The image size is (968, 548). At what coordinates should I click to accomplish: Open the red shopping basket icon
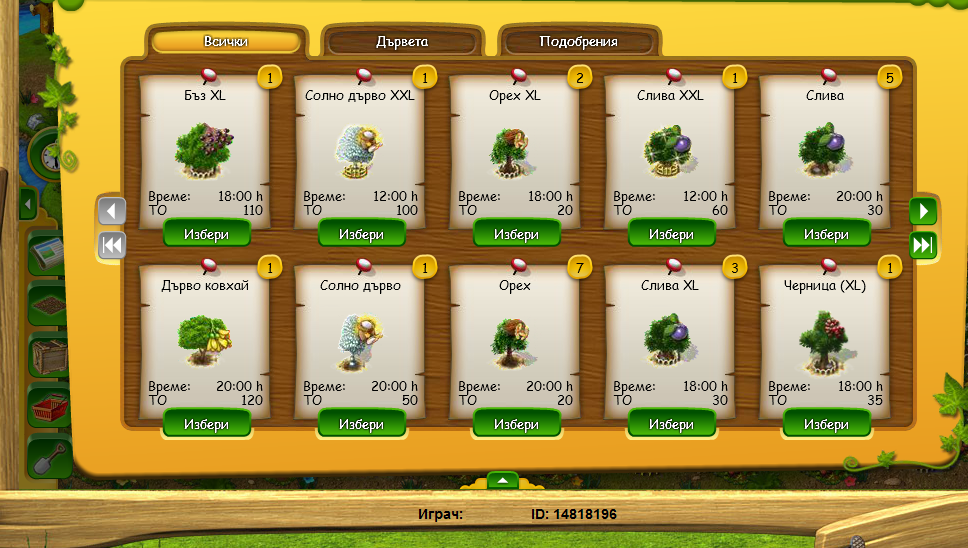(x=47, y=405)
